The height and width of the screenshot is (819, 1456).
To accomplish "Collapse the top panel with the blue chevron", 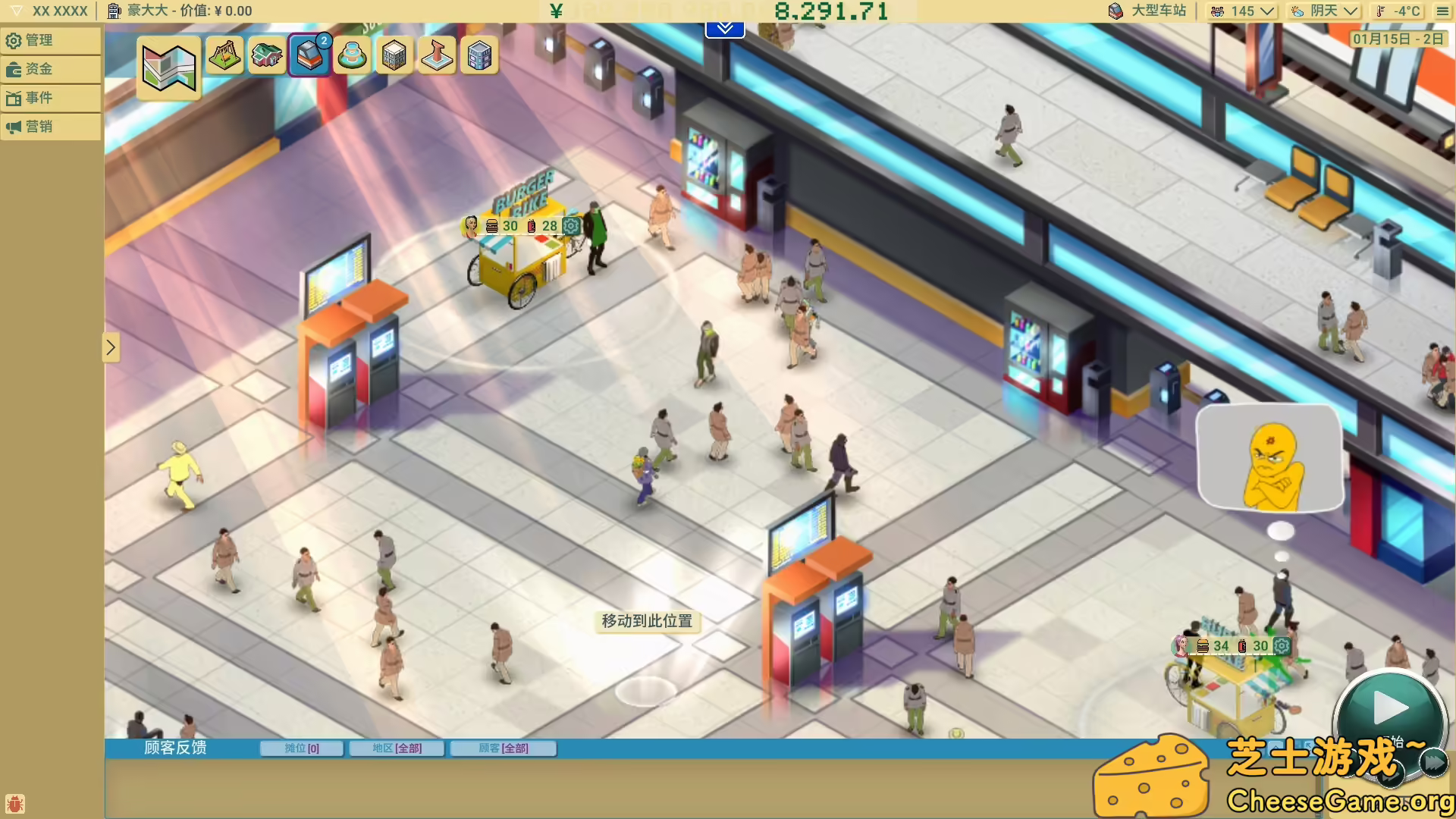I will tap(726, 27).
